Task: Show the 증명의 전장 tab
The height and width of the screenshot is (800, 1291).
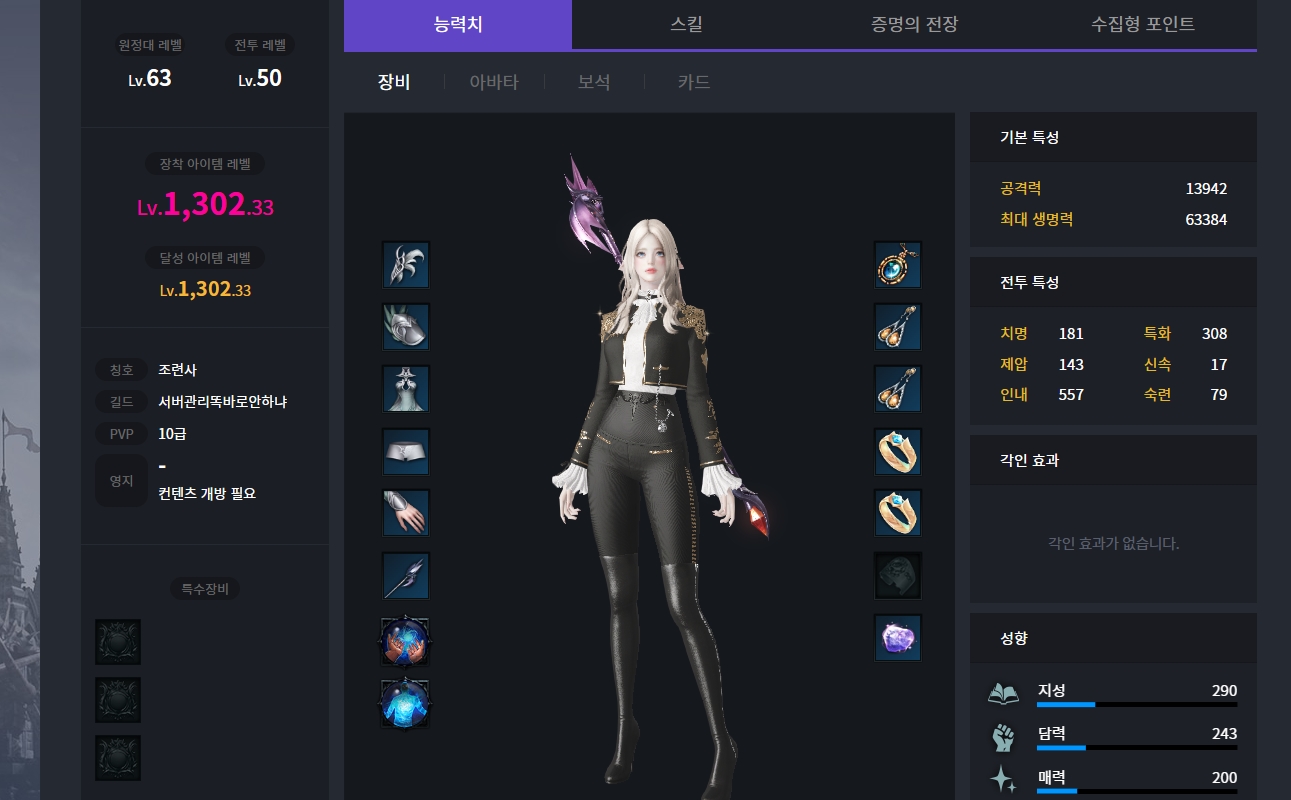Action: 914,24
